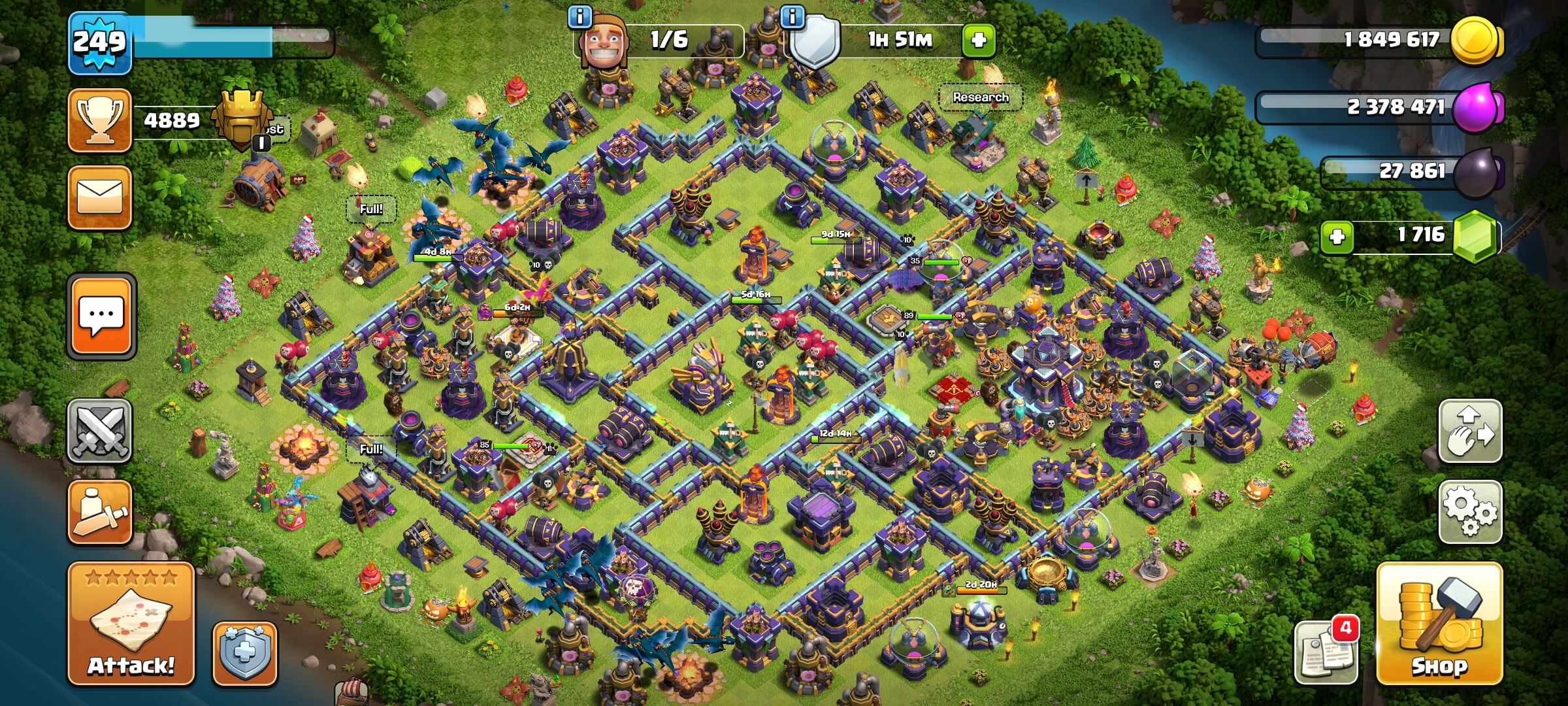Open the clan wars crossed swords icon
This screenshot has width=1568, height=706.
[98, 431]
